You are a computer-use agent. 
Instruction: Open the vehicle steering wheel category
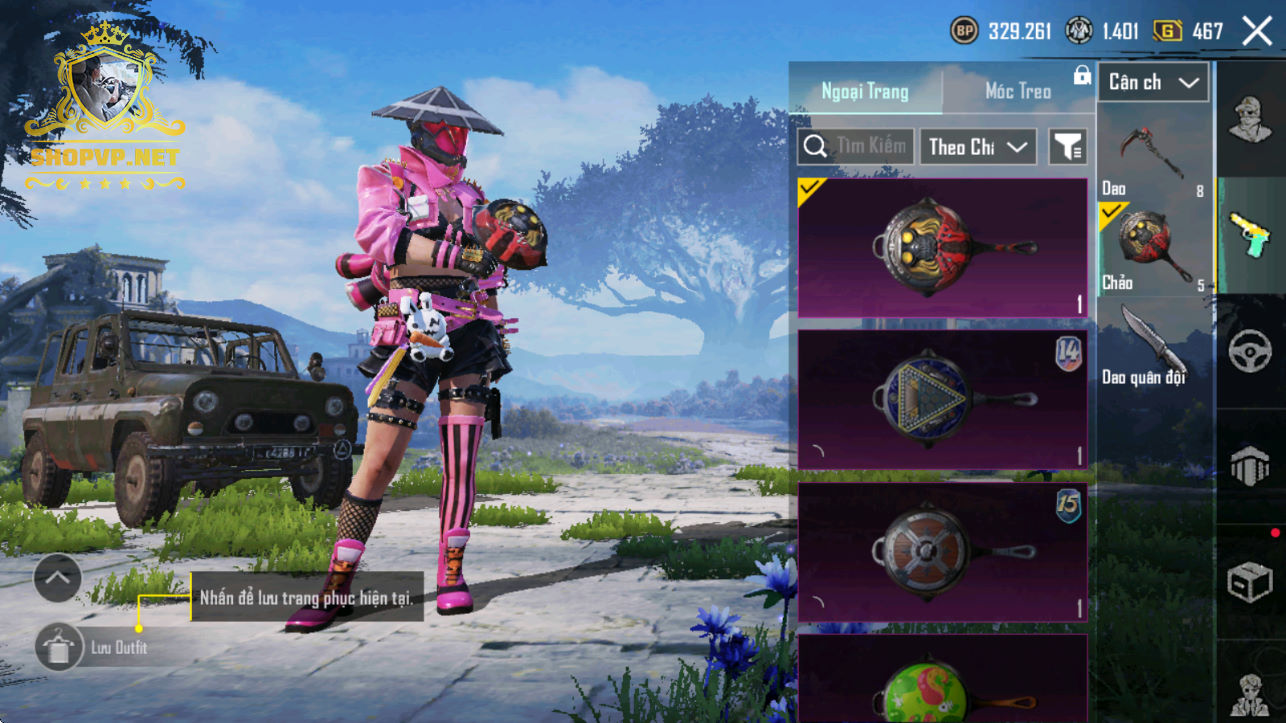pyautogui.click(x=1250, y=351)
